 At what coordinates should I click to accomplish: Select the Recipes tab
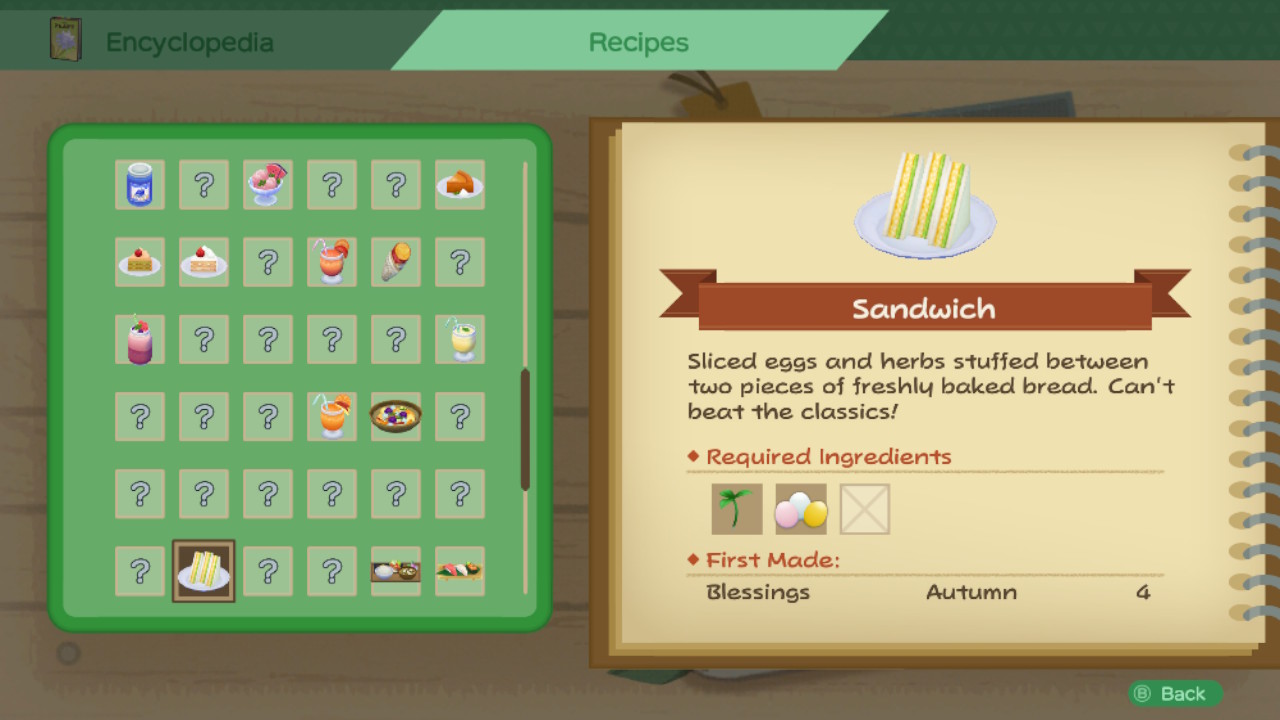[638, 42]
